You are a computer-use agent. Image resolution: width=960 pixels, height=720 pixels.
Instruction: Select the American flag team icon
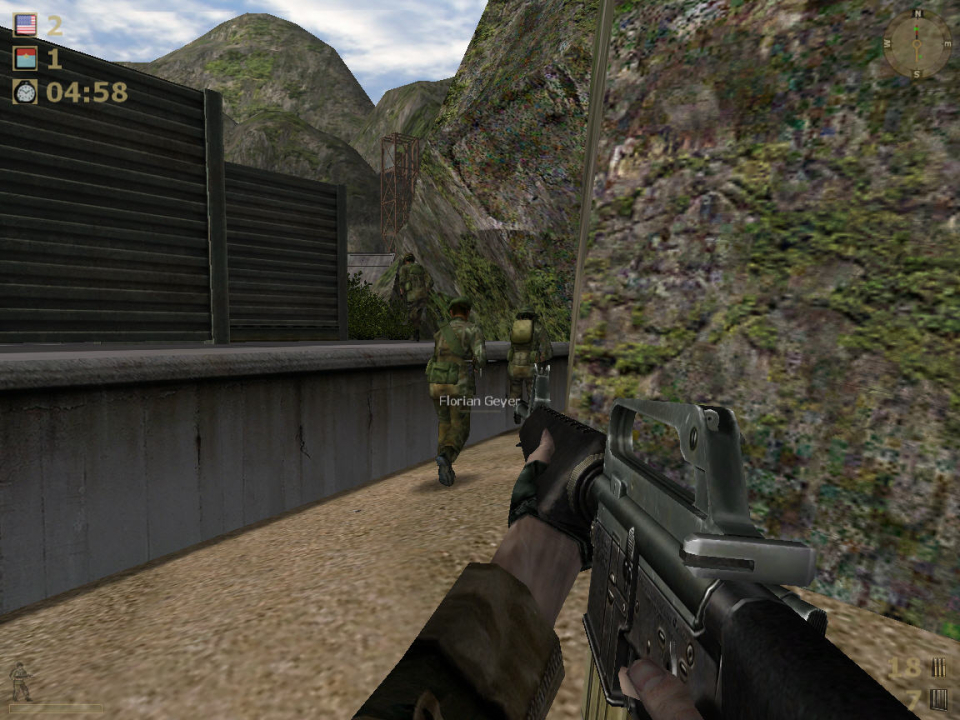pyautogui.click(x=25, y=25)
